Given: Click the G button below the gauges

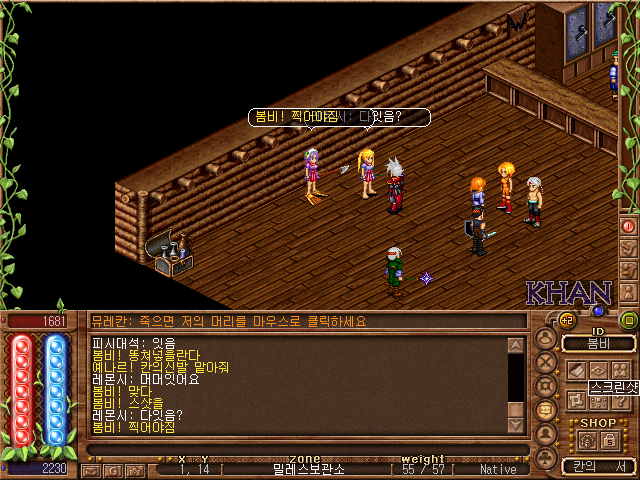Looking at the screenshot, I should pos(112,469).
